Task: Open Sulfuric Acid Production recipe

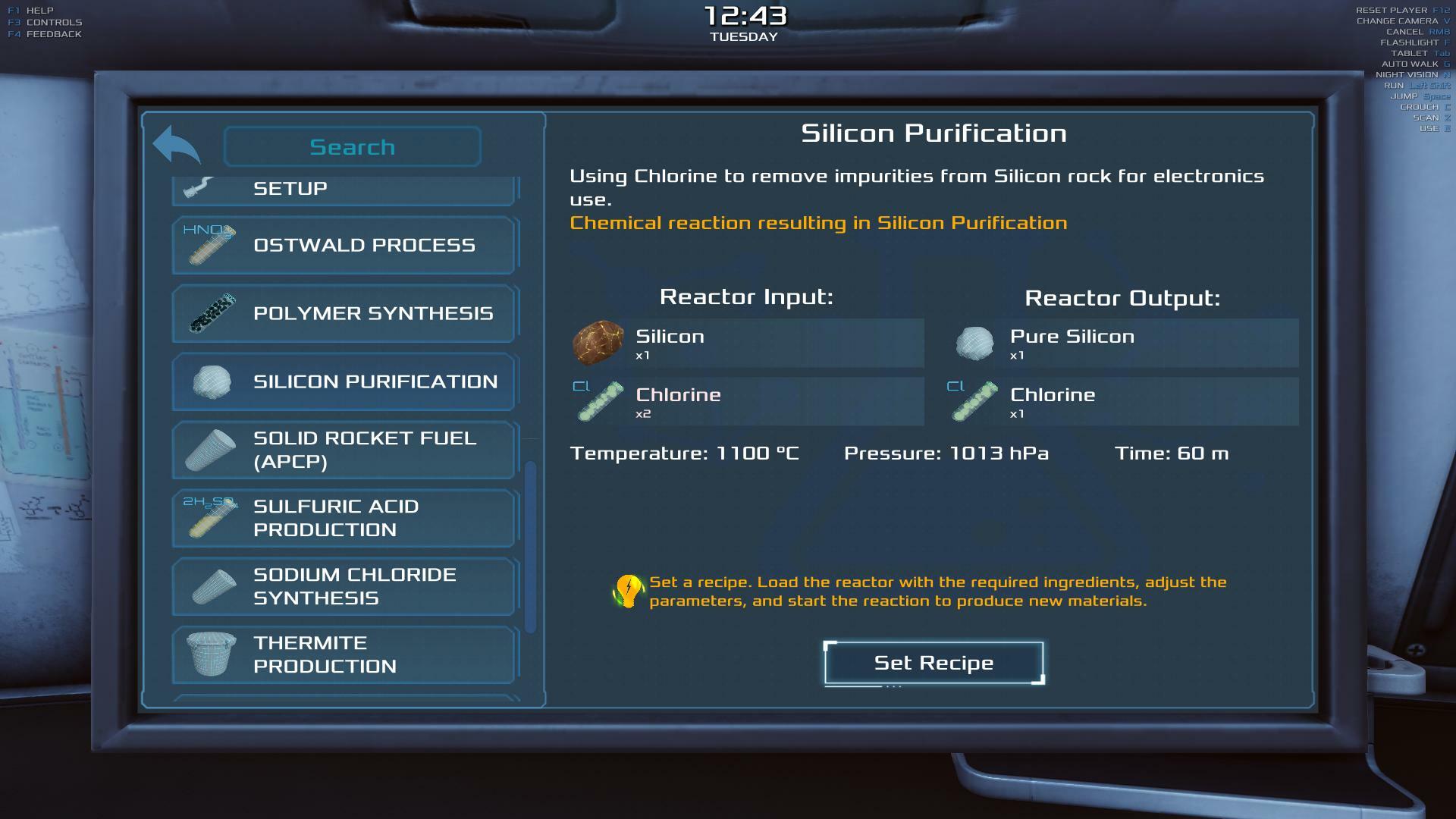Action: pyautogui.click(x=344, y=518)
